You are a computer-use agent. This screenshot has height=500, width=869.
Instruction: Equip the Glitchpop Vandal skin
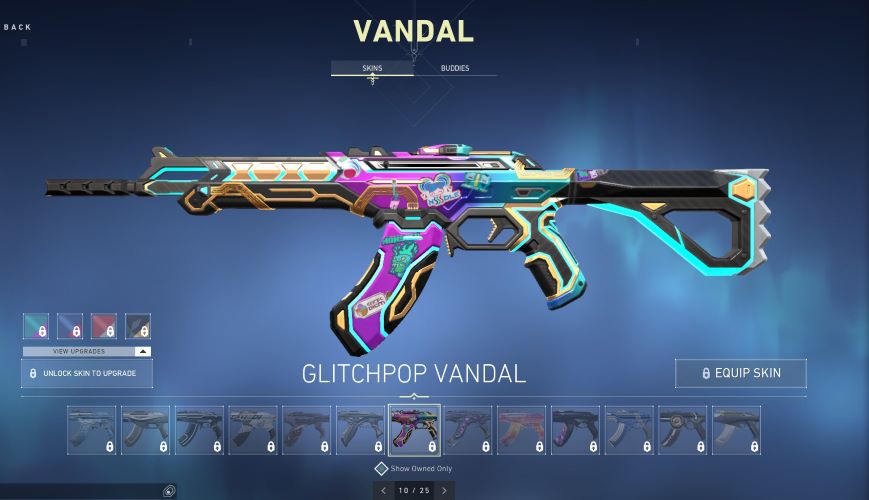click(740, 373)
